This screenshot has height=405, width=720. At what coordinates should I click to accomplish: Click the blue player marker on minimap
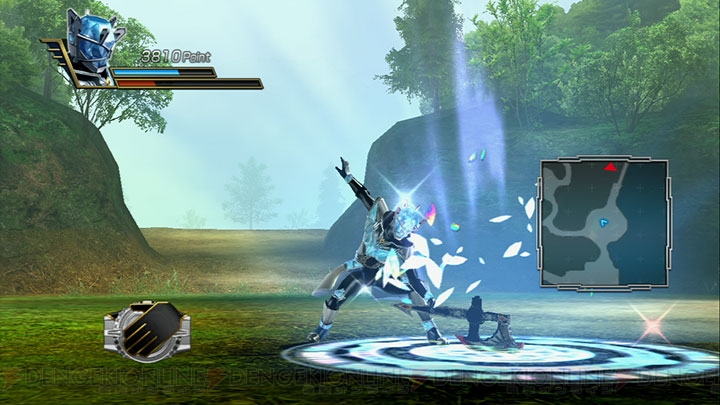pos(606,220)
